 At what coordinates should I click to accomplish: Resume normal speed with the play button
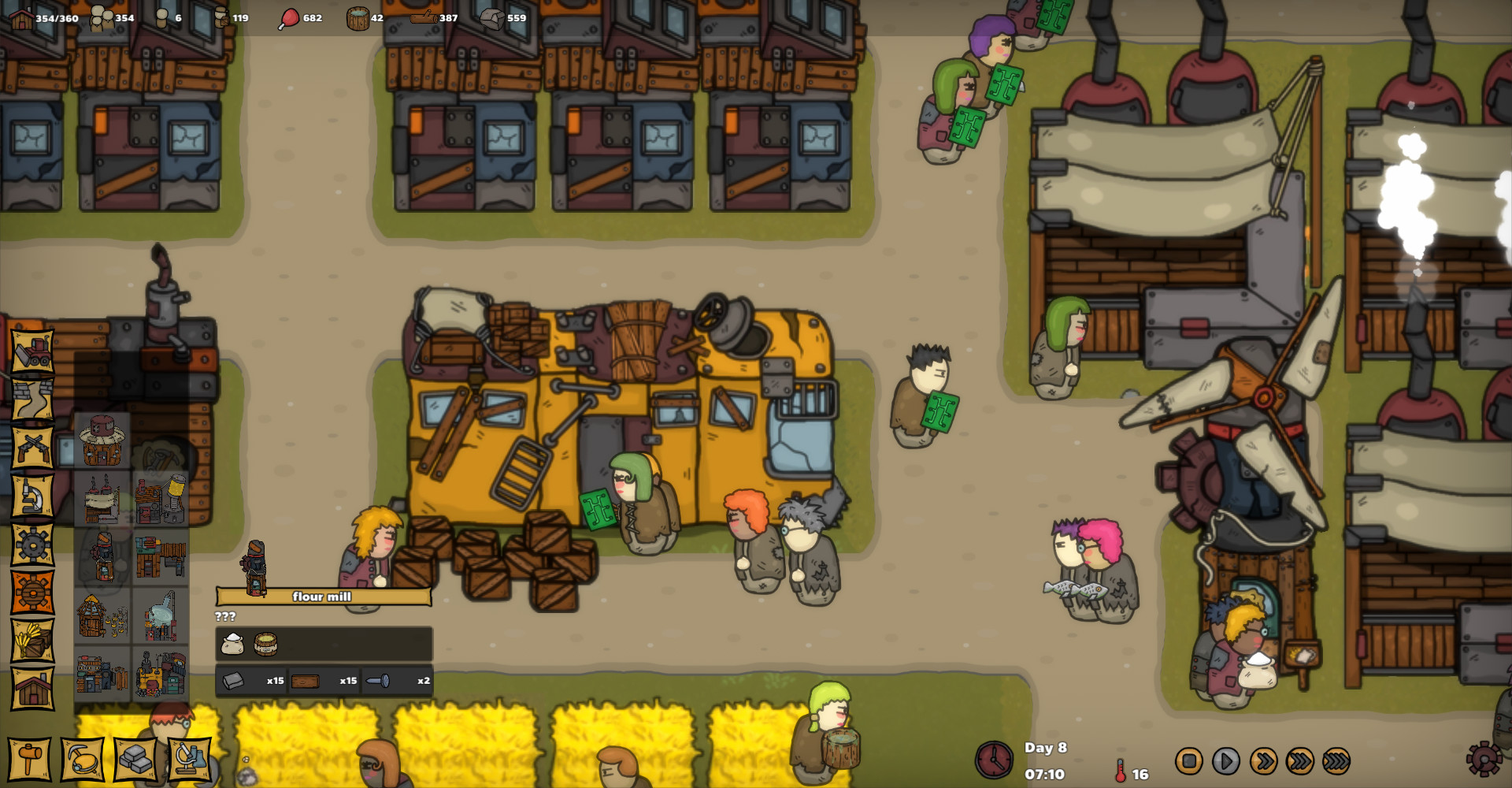point(1225,762)
